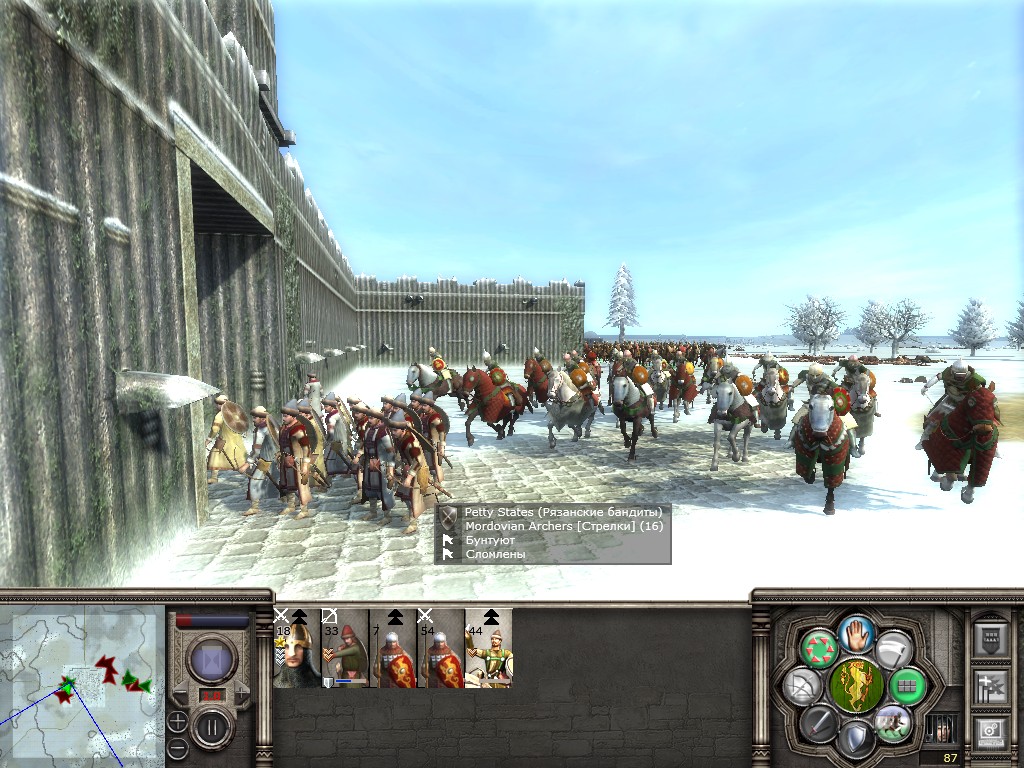Toggle the fire-at-will bow icon
This screenshot has width=1024, height=768.
click(803, 685)
